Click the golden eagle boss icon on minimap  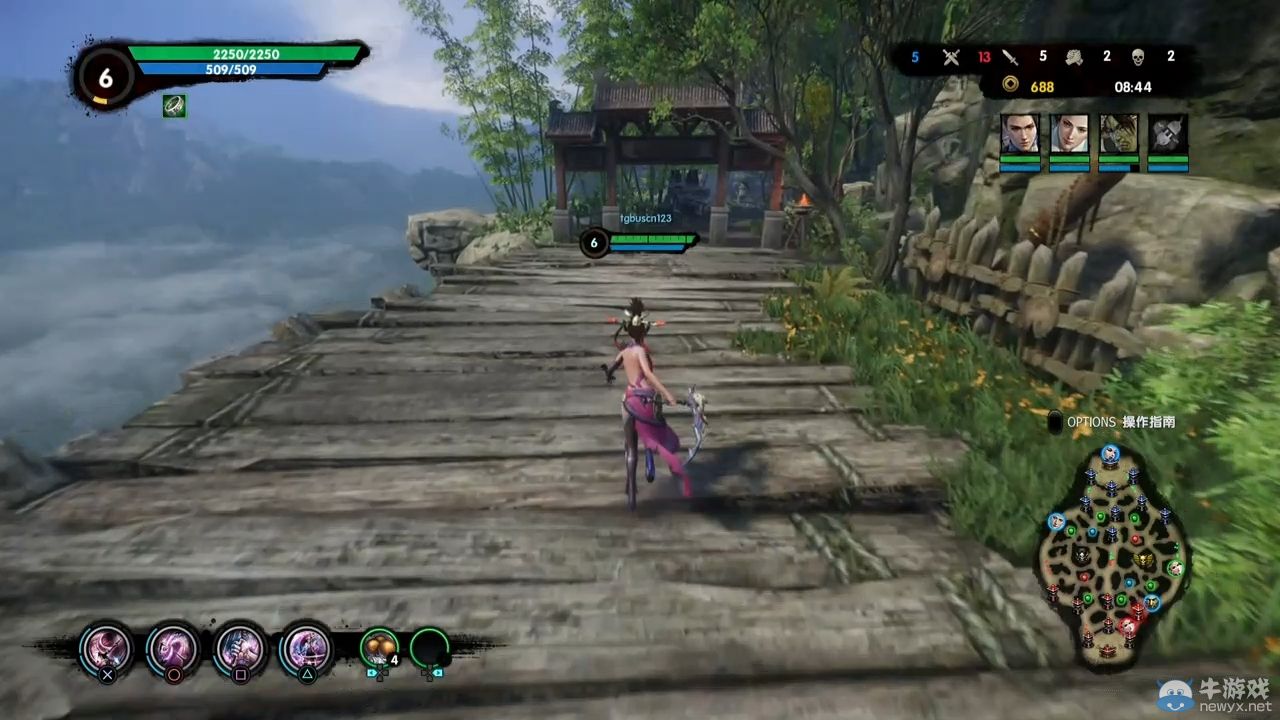pos(1142,557)
